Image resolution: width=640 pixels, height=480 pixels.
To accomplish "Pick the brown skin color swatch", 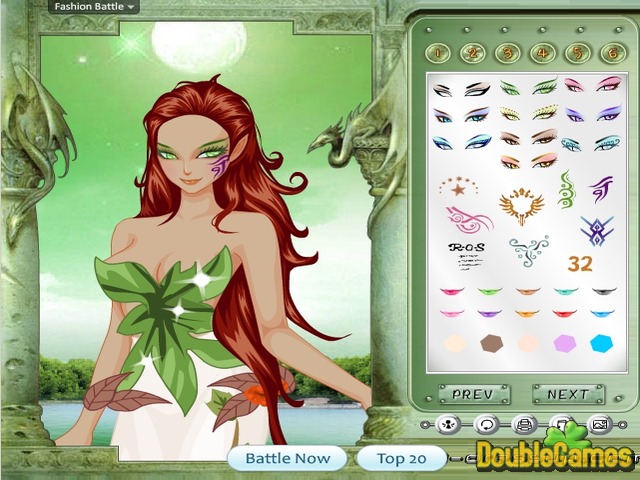I will [491, 343].
